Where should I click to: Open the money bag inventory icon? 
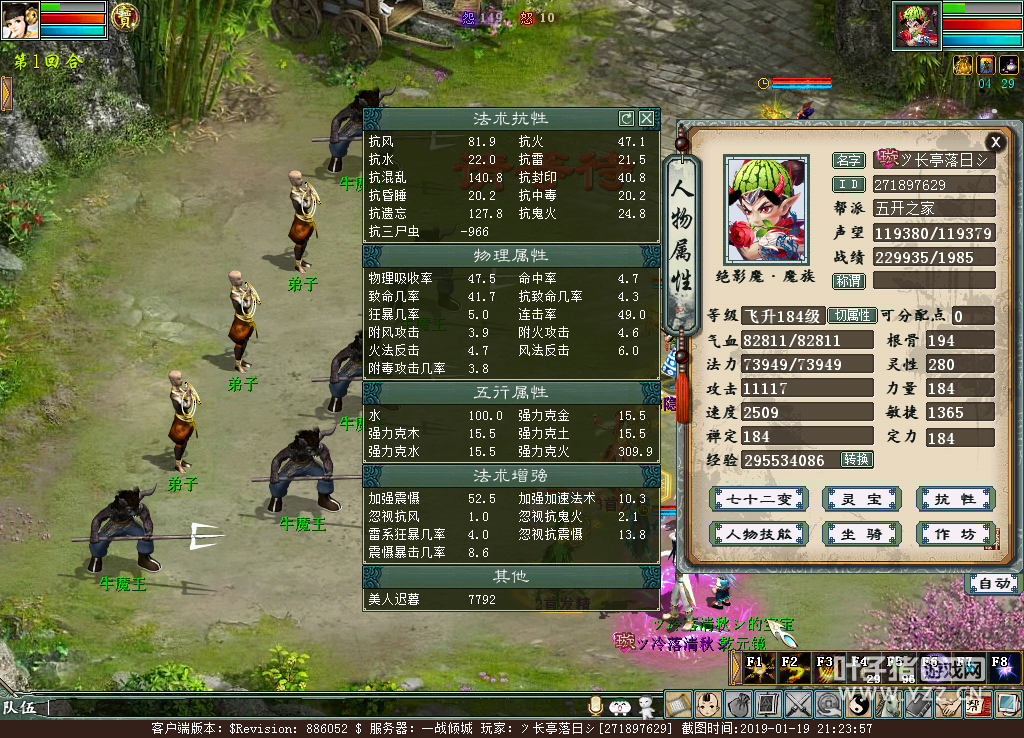(x=738, y=705)
